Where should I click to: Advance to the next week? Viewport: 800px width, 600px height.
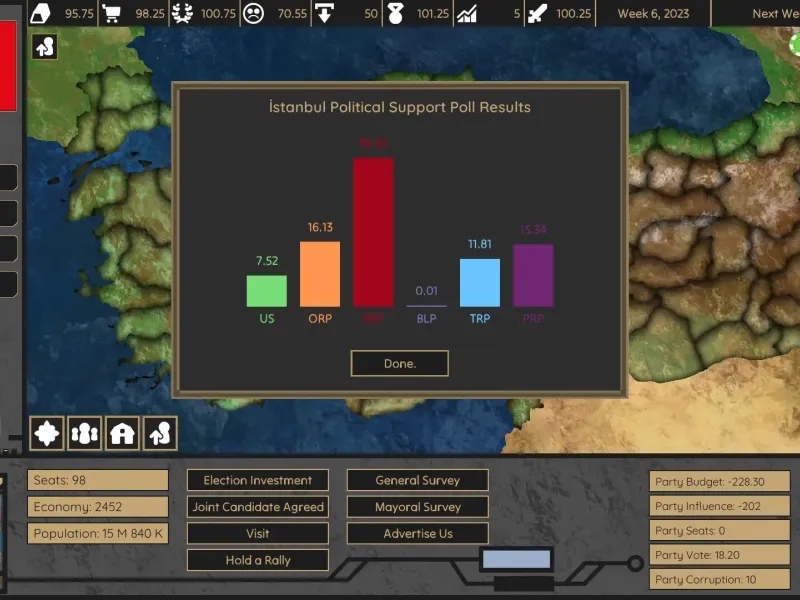775,14
